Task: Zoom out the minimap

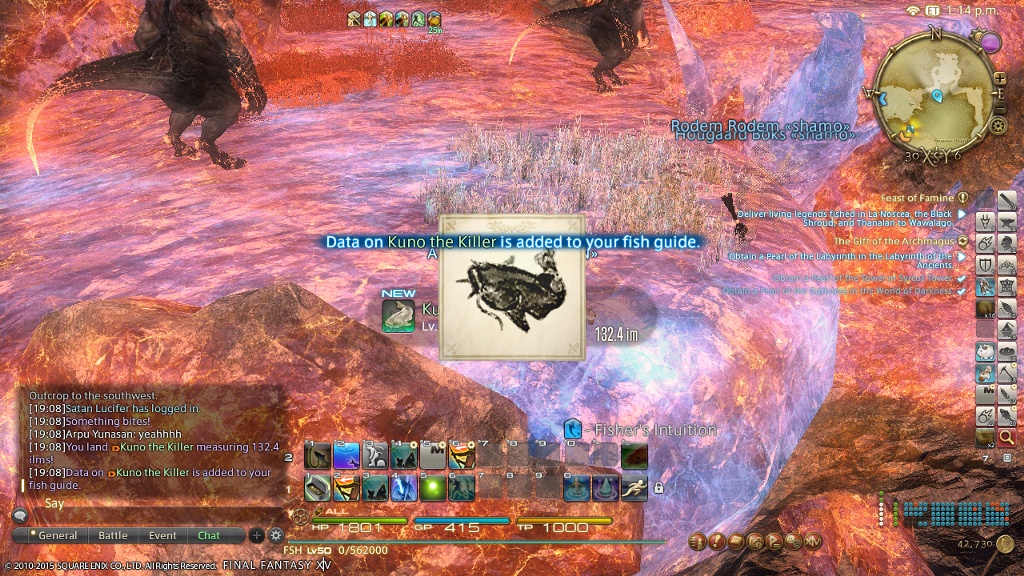Action: (x=1000, y=107)
